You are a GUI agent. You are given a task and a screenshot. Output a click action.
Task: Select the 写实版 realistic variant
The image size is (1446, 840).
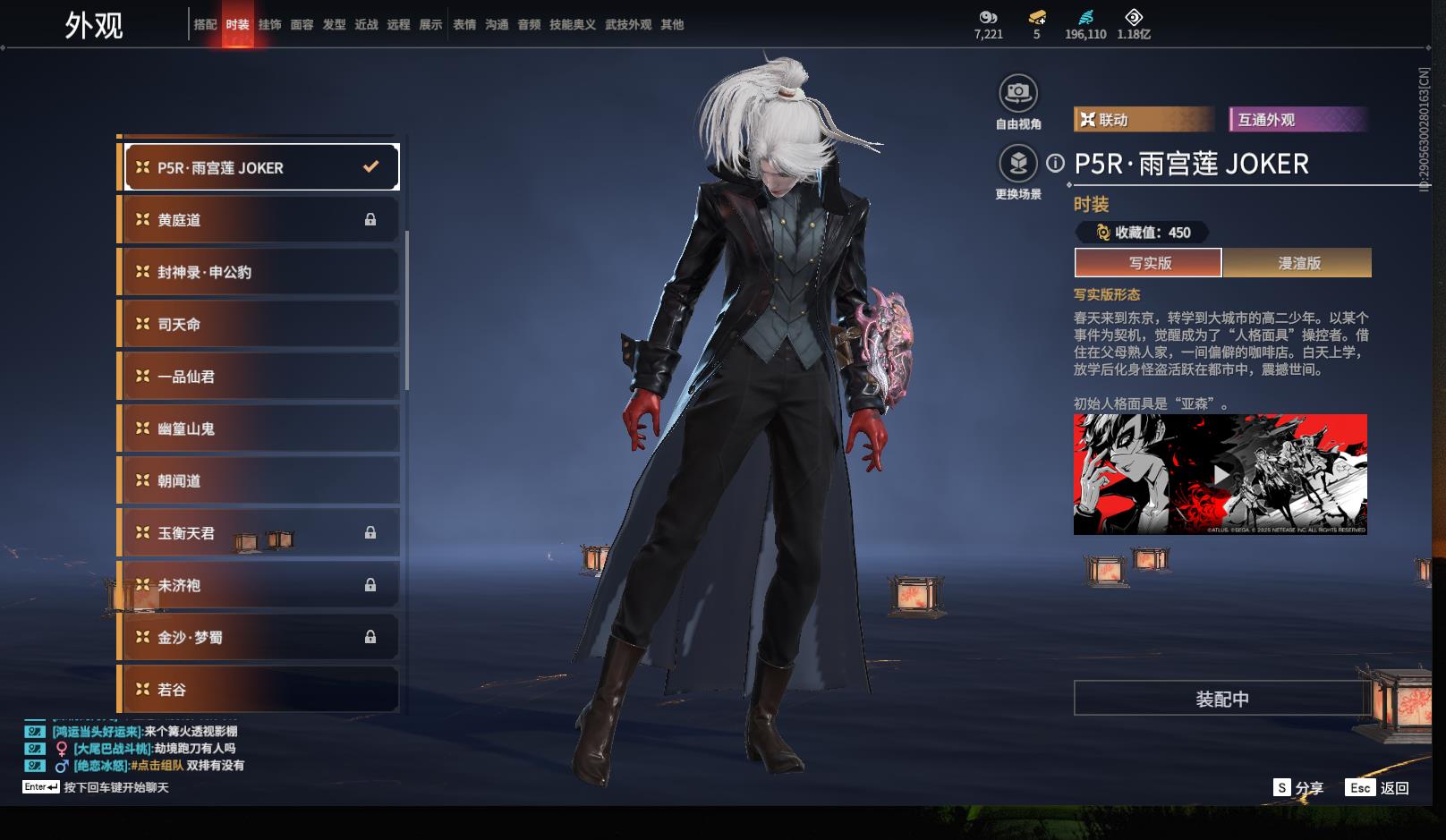1149,263
